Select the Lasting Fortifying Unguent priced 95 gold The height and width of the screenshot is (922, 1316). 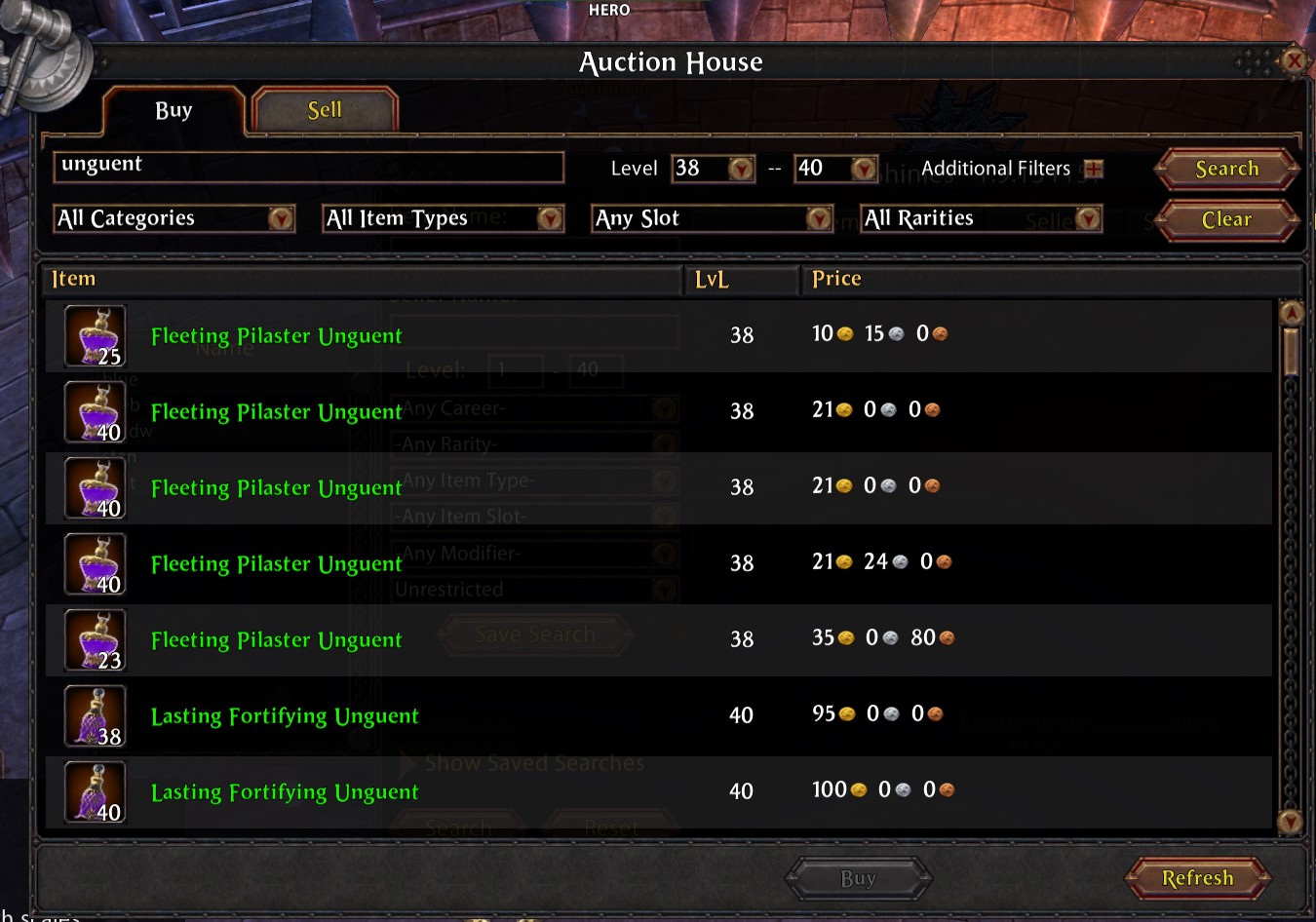point(285,715)
